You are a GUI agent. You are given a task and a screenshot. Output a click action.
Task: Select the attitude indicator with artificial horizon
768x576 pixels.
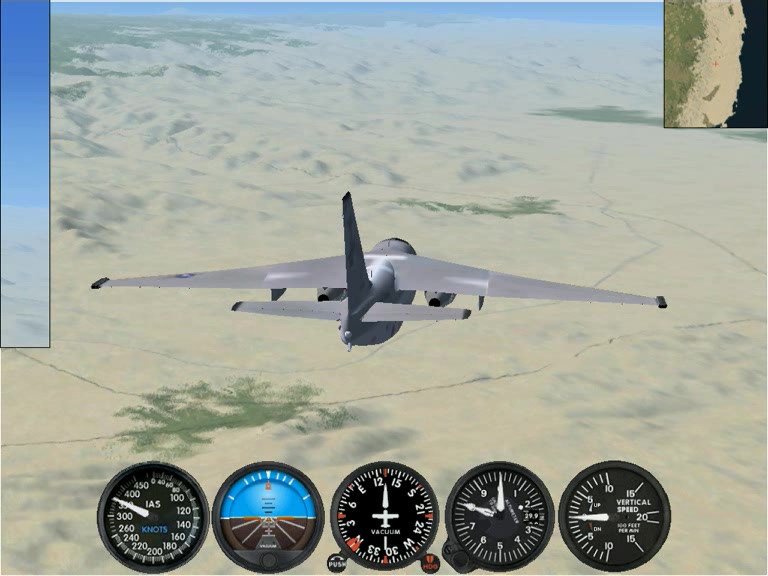coord(268,516)
